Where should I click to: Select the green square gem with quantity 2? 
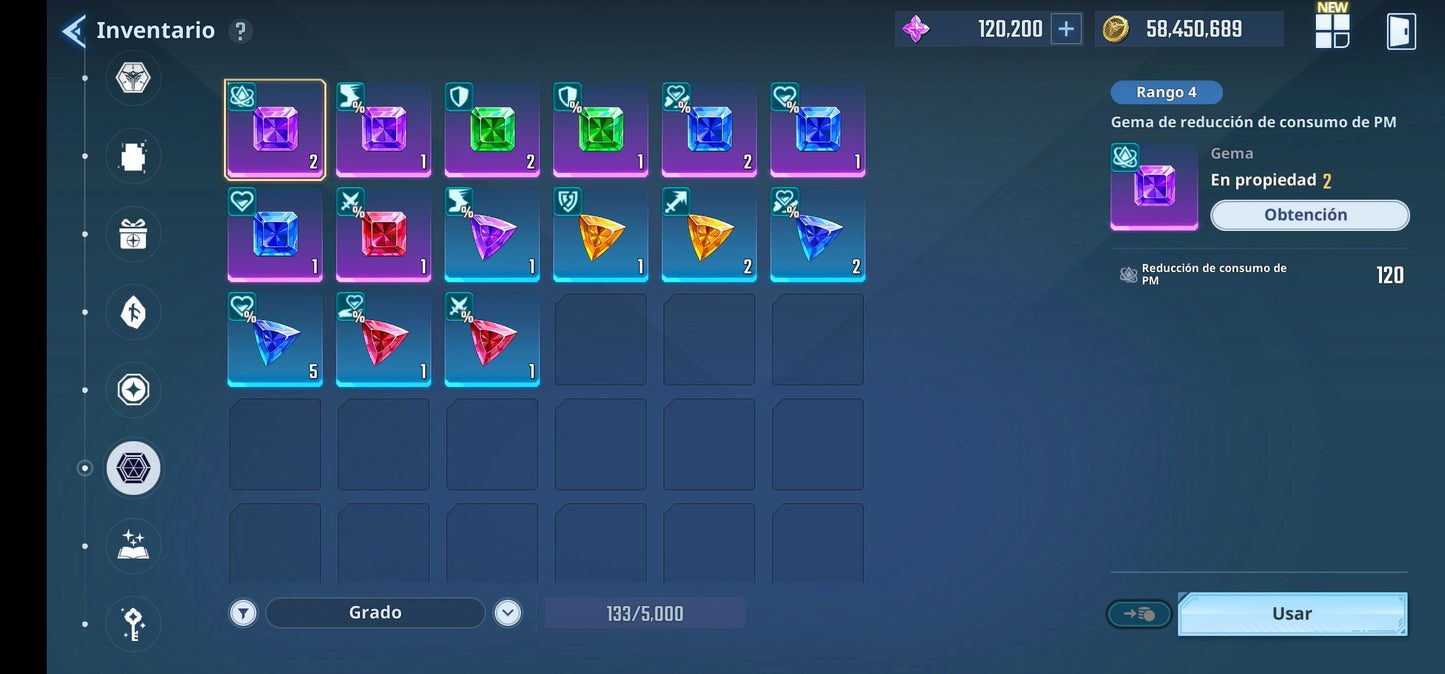pyautogui.click(x=492, y=129)
